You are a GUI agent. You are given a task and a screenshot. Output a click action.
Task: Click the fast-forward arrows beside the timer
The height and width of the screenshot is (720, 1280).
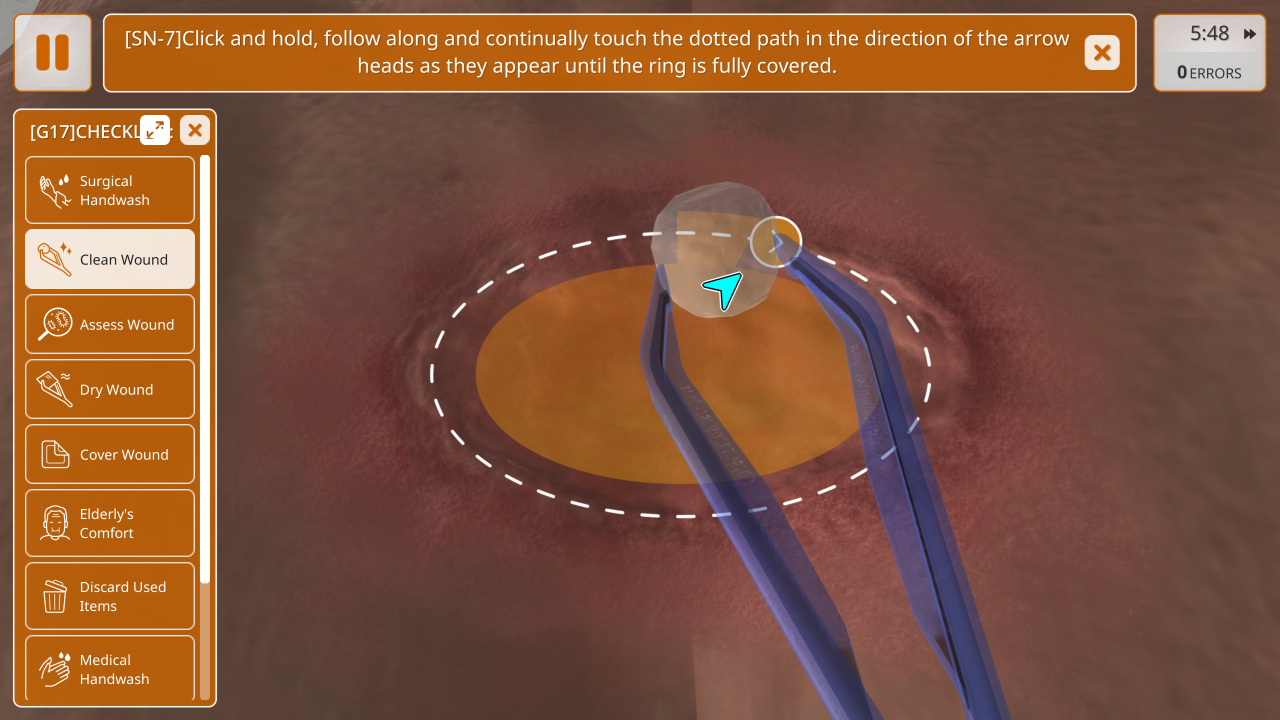1250,34
